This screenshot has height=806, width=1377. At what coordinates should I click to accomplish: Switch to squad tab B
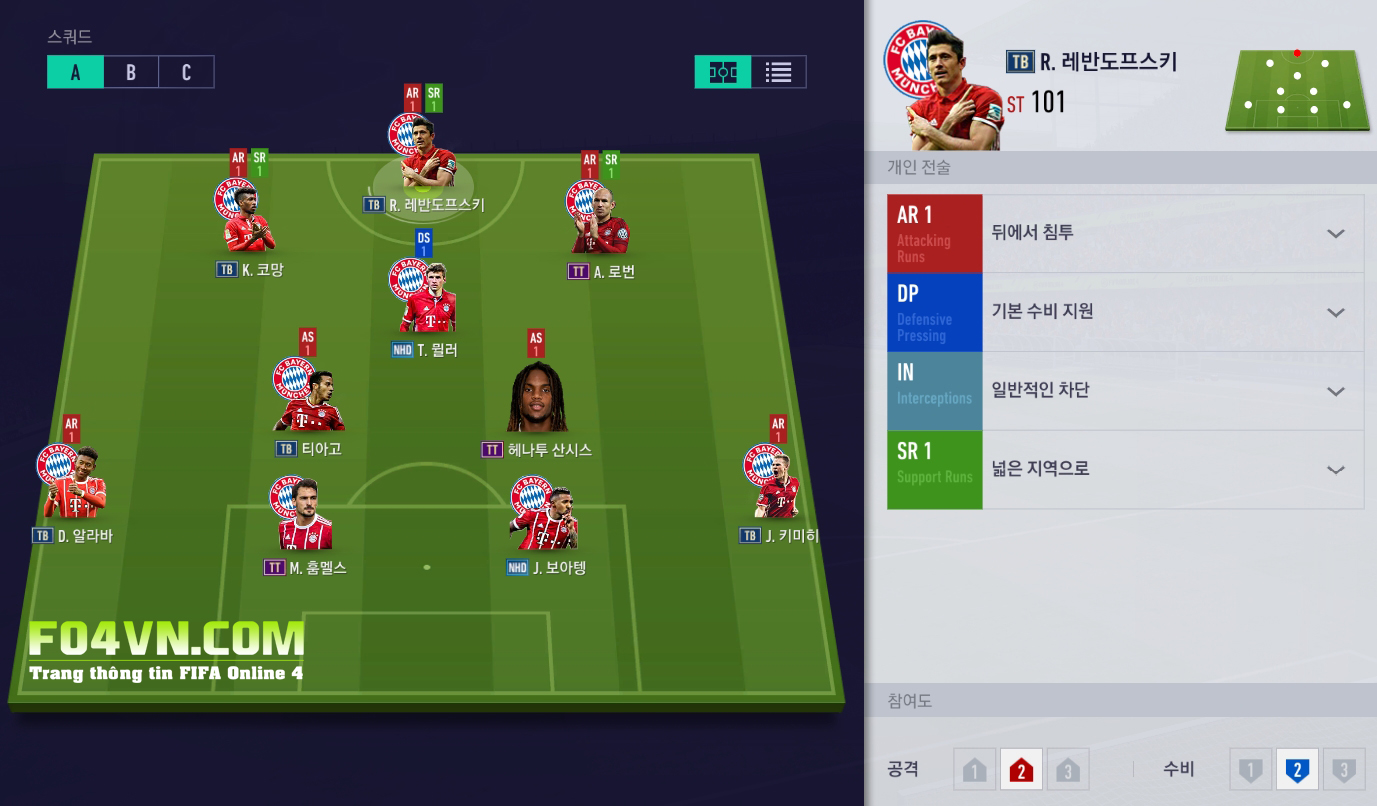(131, 72)
